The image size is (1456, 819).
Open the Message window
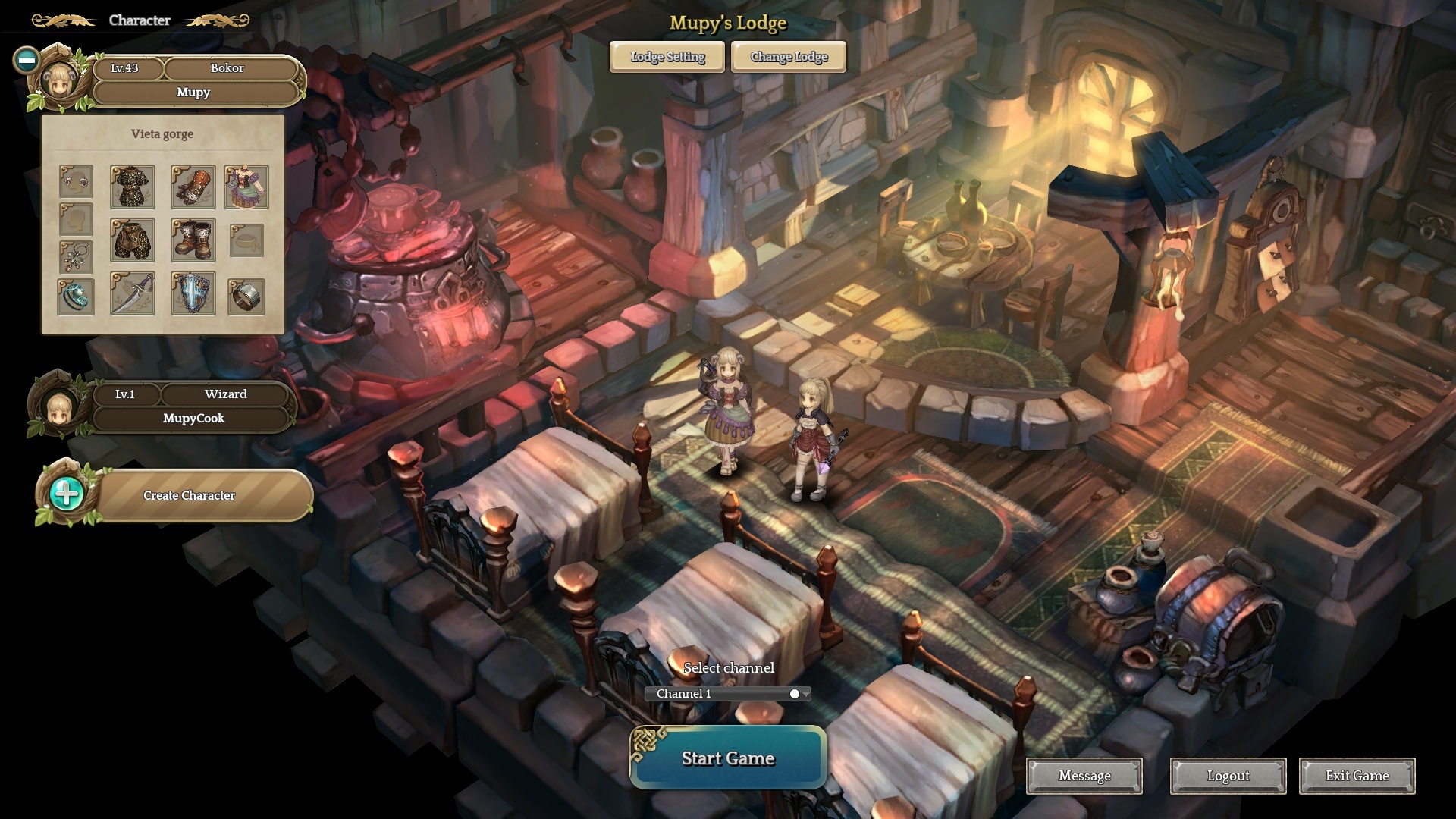[1084, 776]
